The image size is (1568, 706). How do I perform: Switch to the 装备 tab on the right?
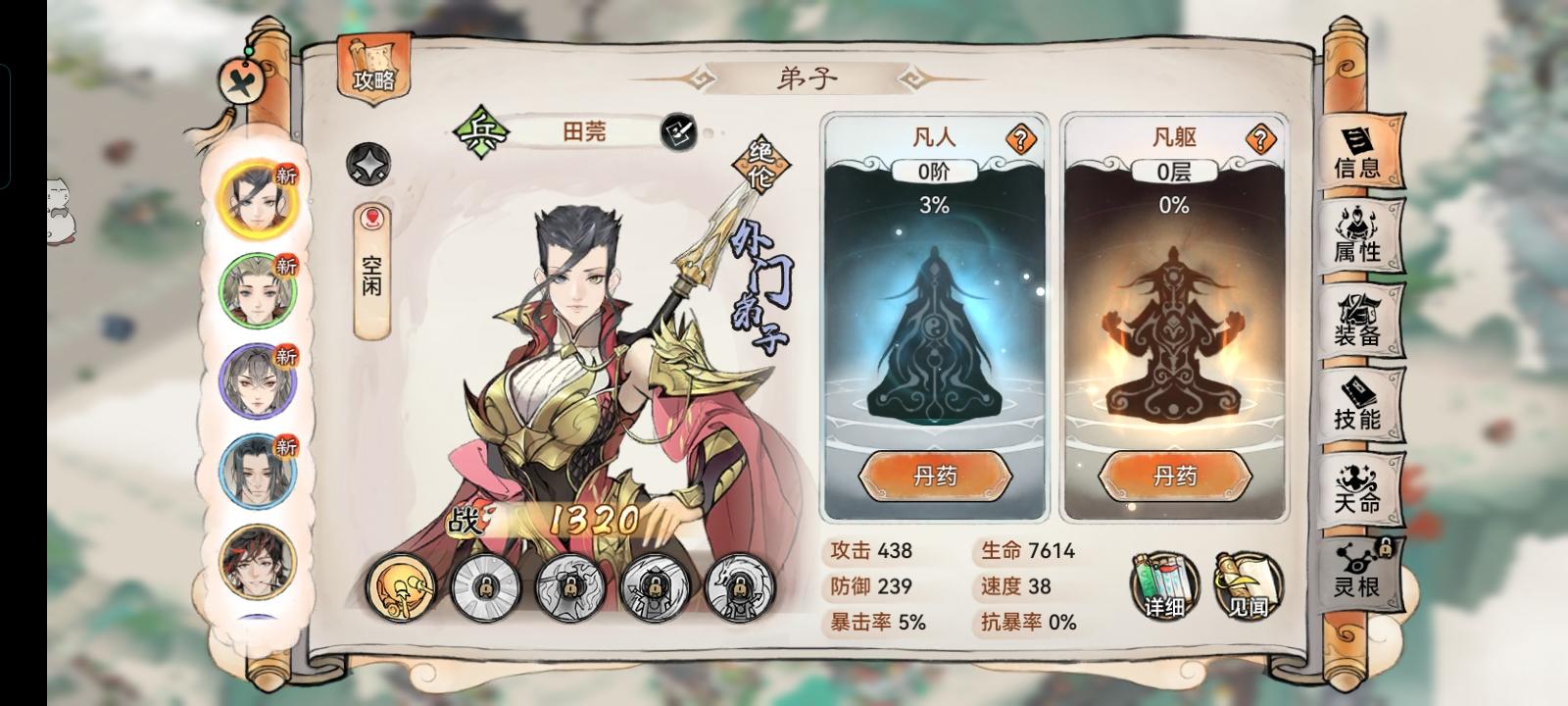point(1362,329)
